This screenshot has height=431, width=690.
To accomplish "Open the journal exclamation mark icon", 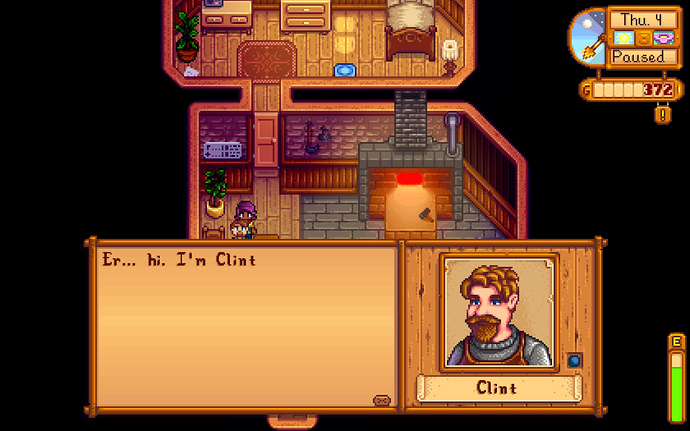I will coord(661,114).
